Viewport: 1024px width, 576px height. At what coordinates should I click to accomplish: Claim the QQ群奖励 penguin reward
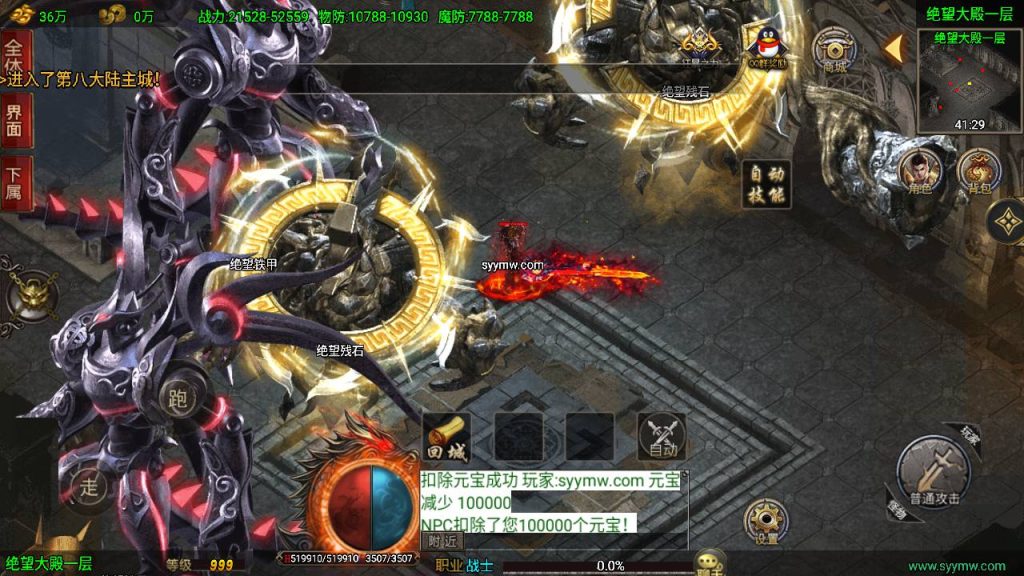tap(767, 46)
